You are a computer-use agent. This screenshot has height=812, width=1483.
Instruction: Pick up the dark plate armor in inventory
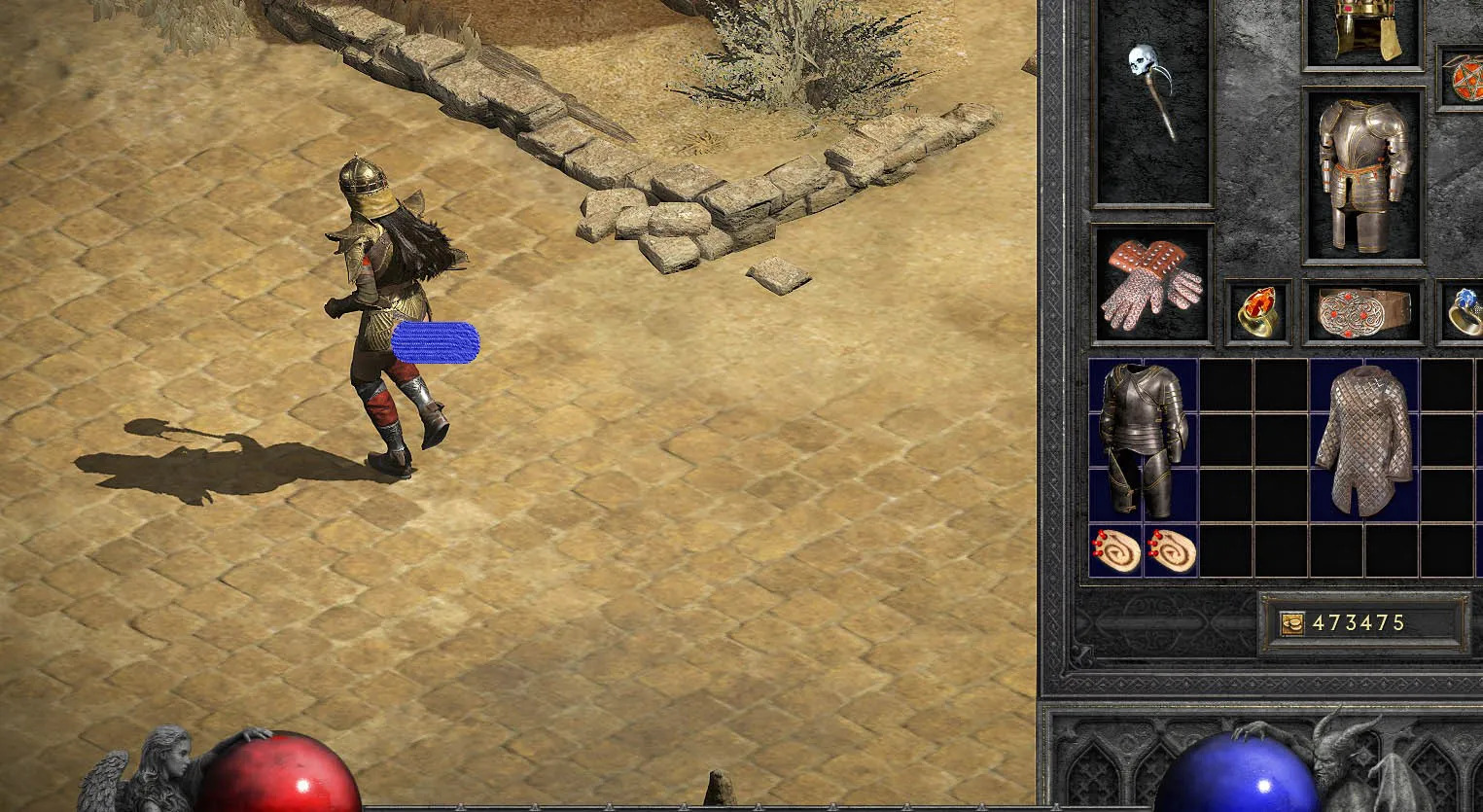pyautogui.click(x=1144, y=440)
